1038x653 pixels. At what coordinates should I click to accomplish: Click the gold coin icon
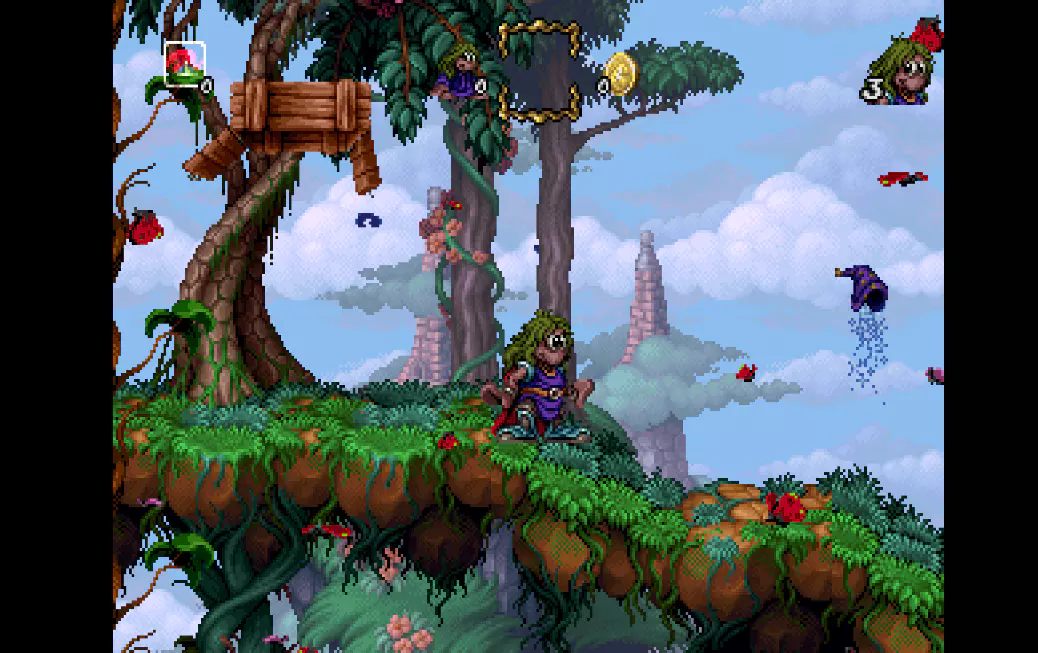tap(621, 74)
